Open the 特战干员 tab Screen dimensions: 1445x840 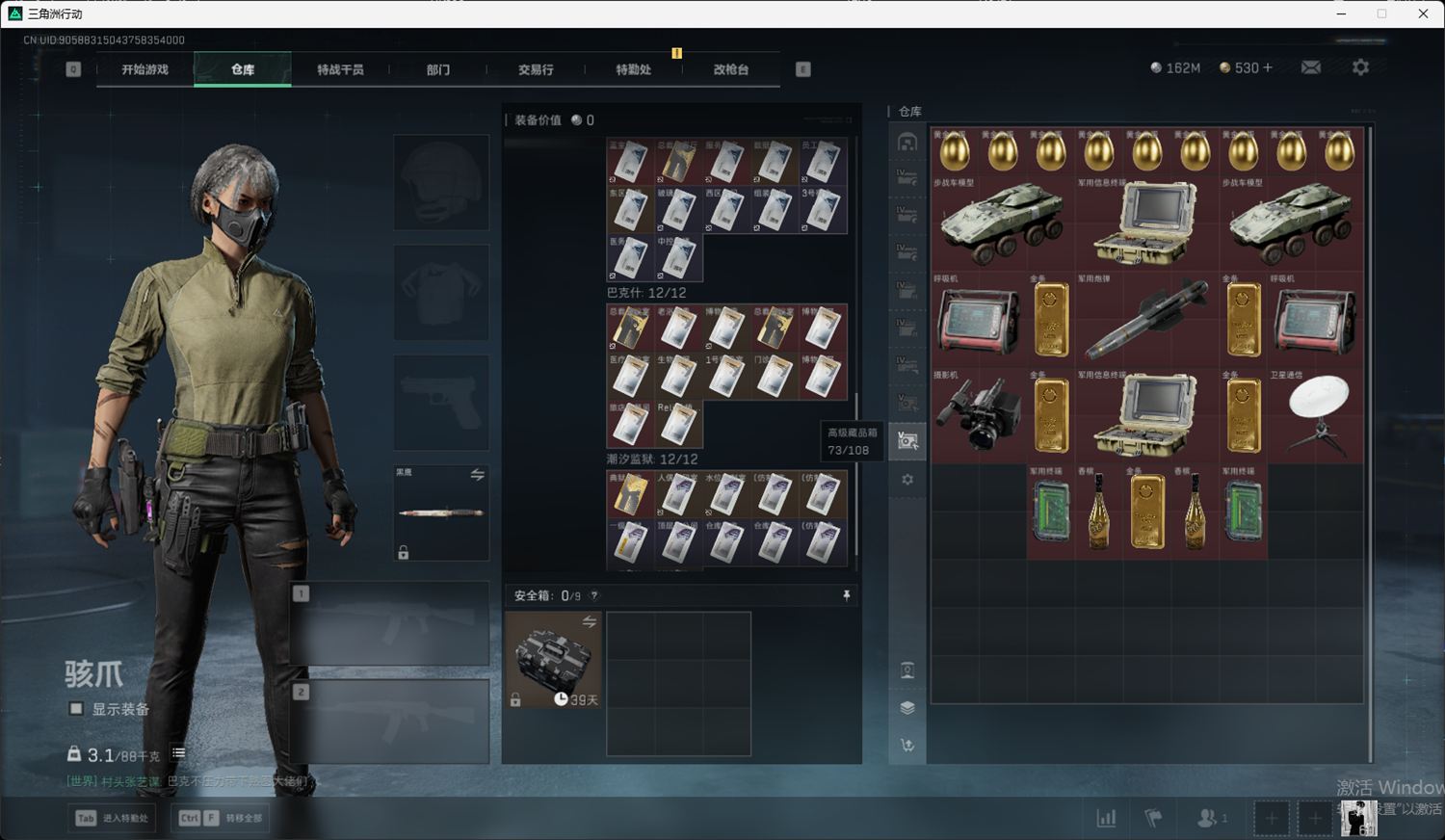340,69
